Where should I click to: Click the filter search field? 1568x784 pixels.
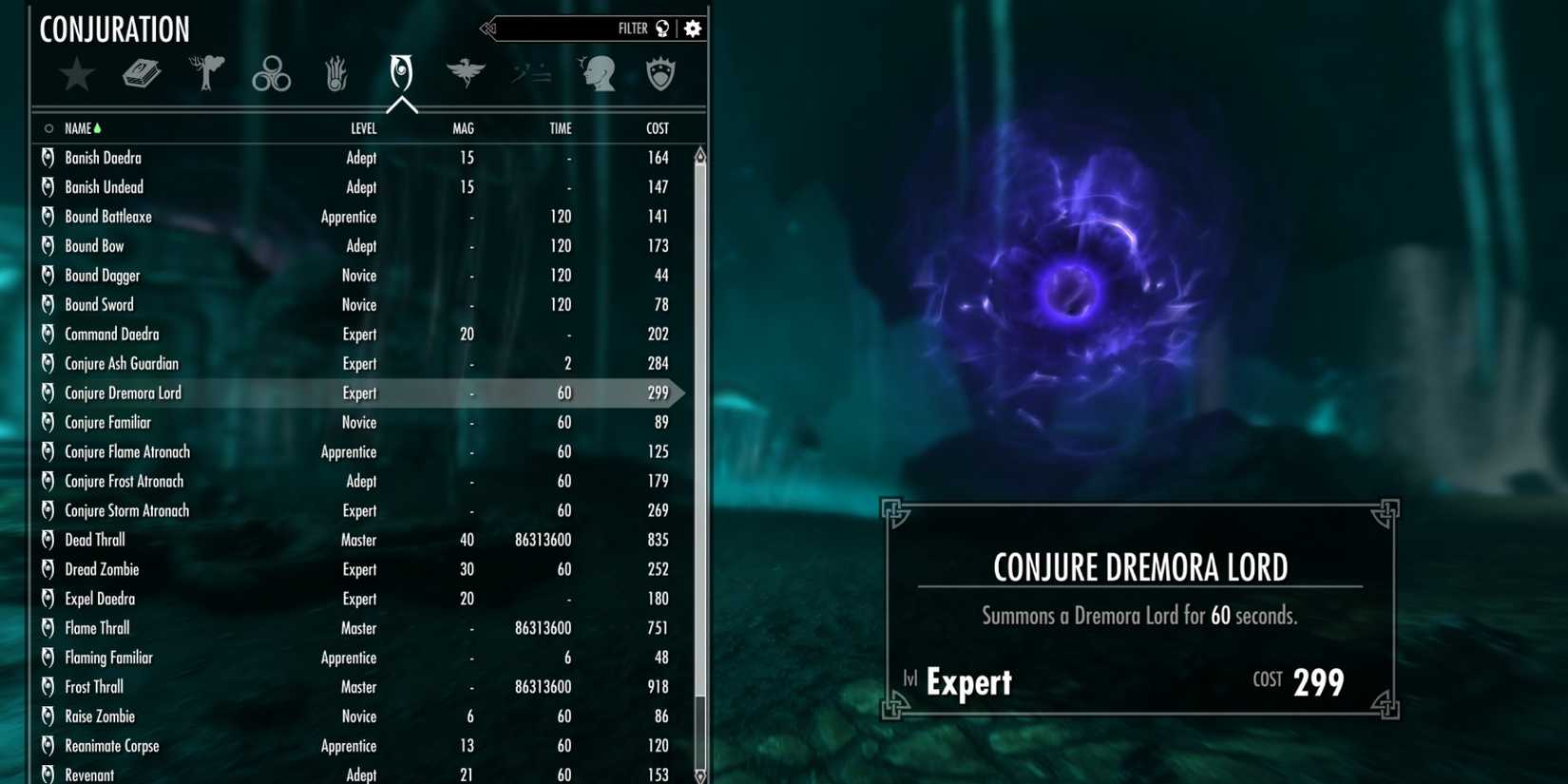[570, 28]
